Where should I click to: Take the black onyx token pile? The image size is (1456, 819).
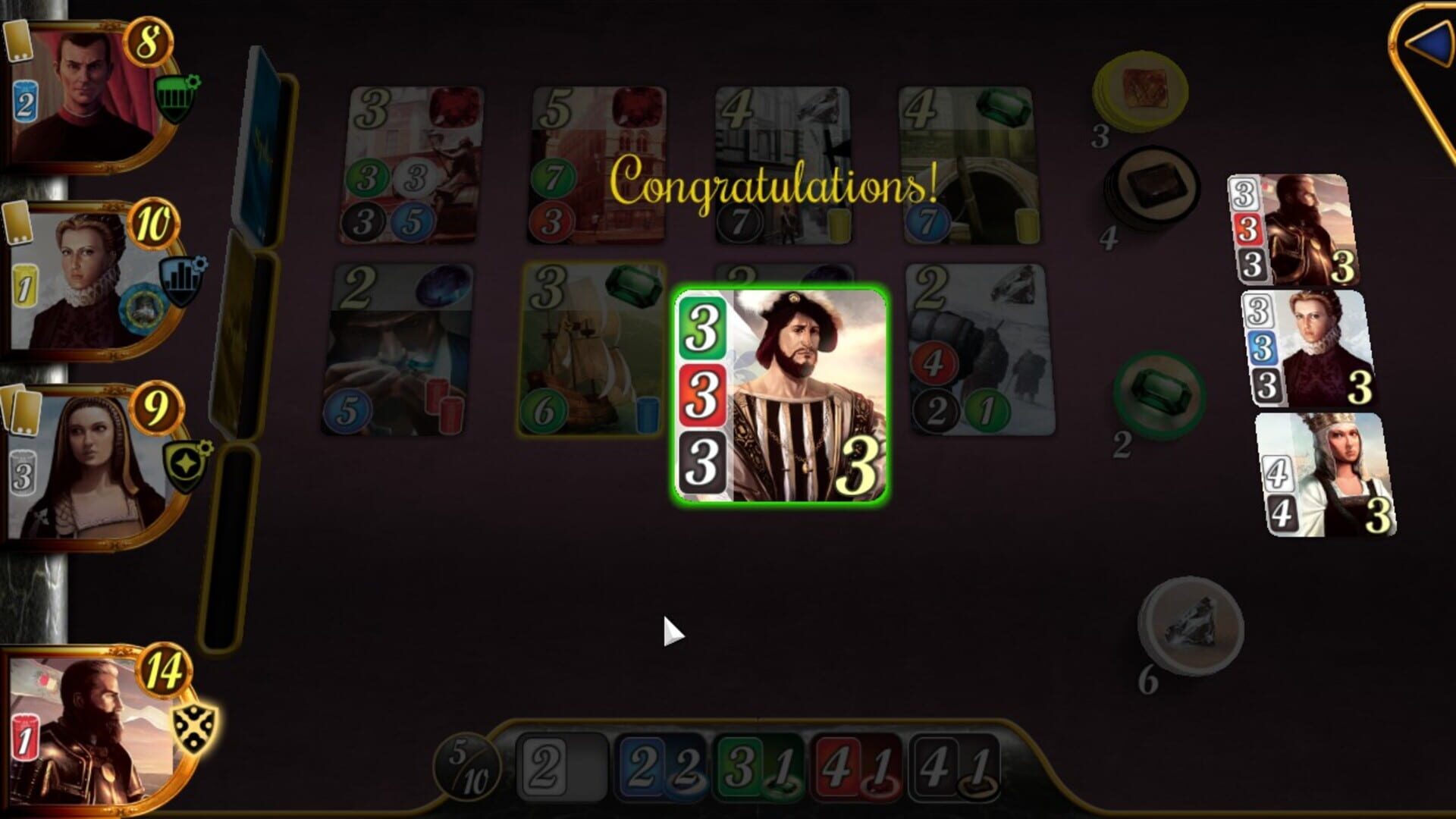point(1159,184)
